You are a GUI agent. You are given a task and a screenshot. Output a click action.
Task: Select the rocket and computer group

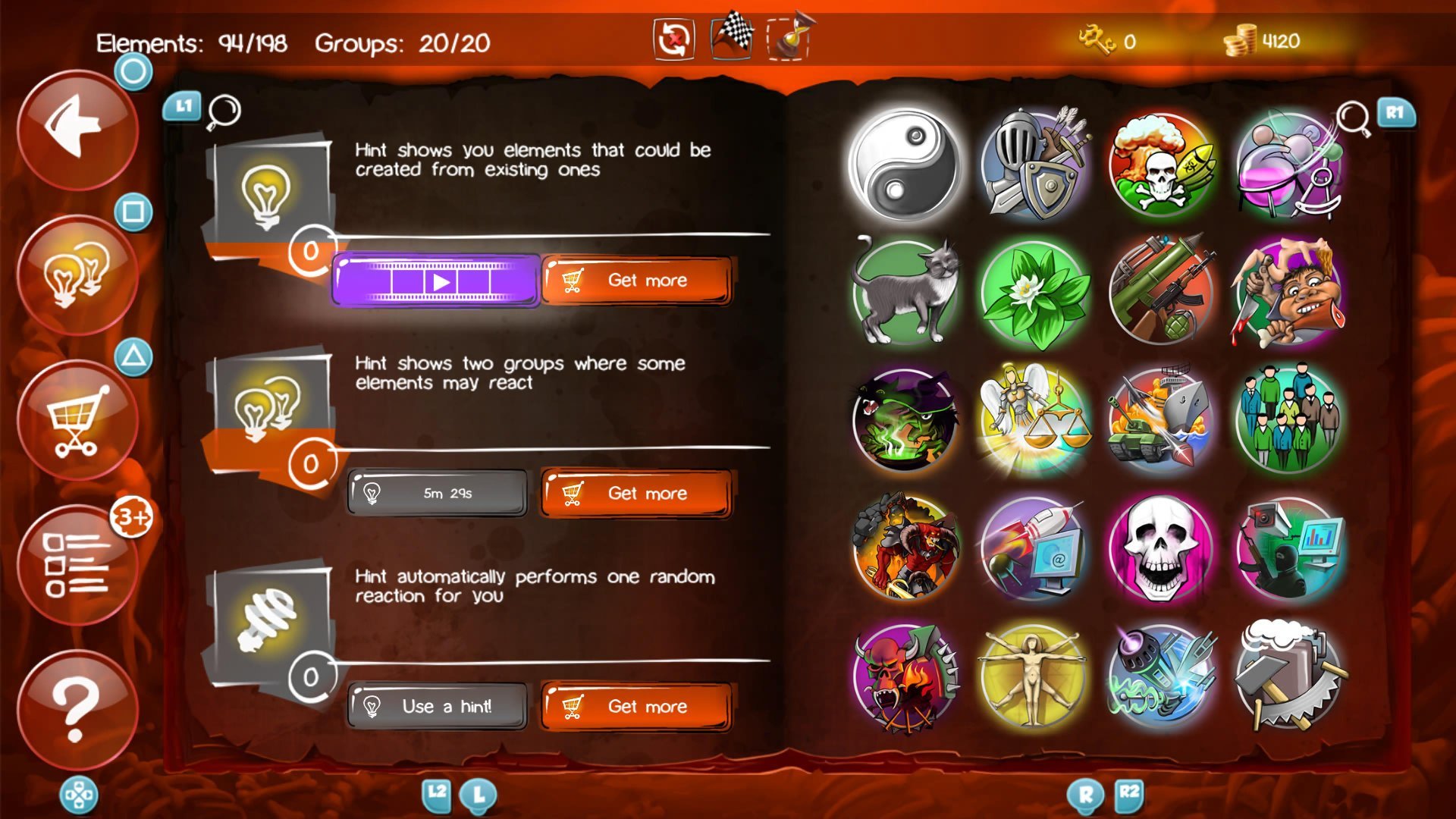click(1033, 548)
